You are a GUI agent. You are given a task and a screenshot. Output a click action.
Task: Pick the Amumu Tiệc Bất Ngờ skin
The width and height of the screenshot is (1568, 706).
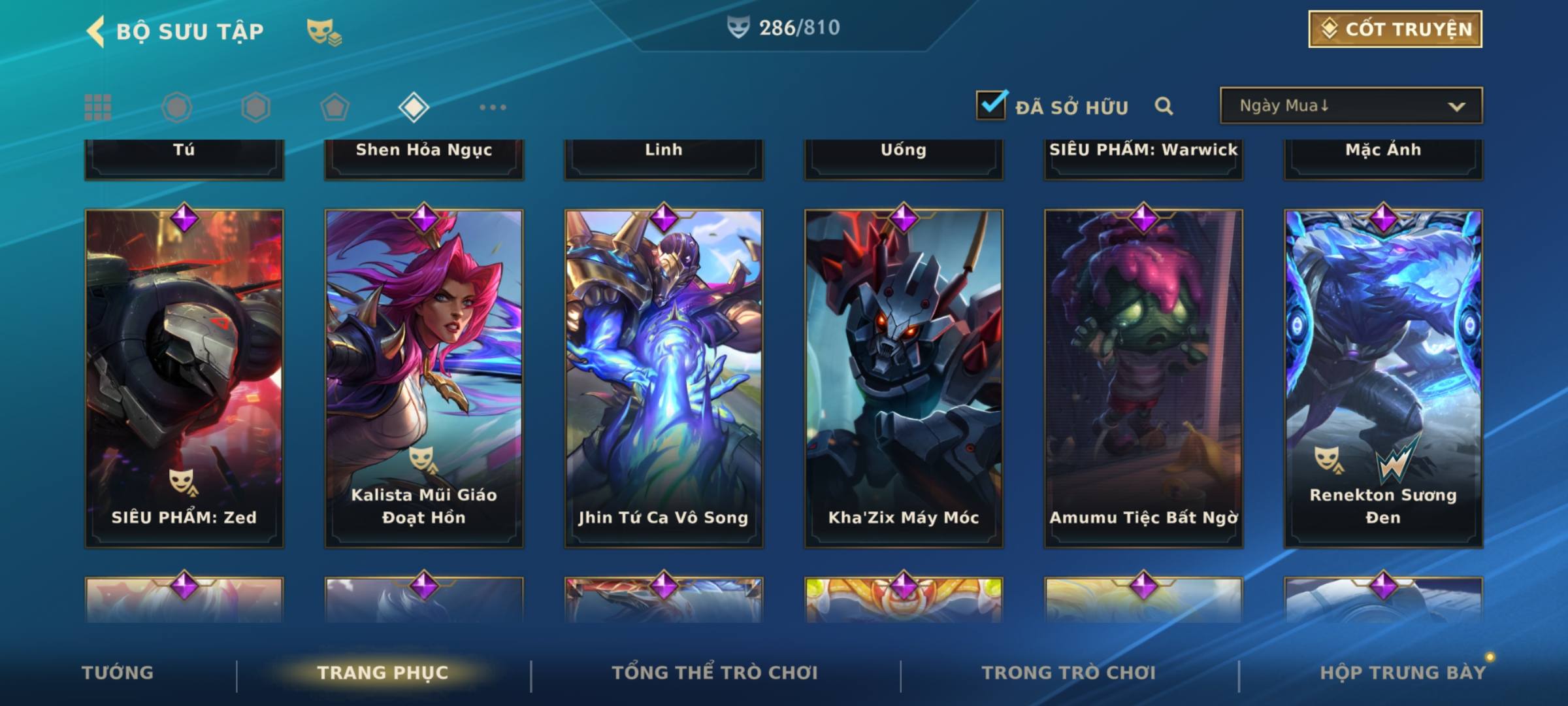(1143, 378)
